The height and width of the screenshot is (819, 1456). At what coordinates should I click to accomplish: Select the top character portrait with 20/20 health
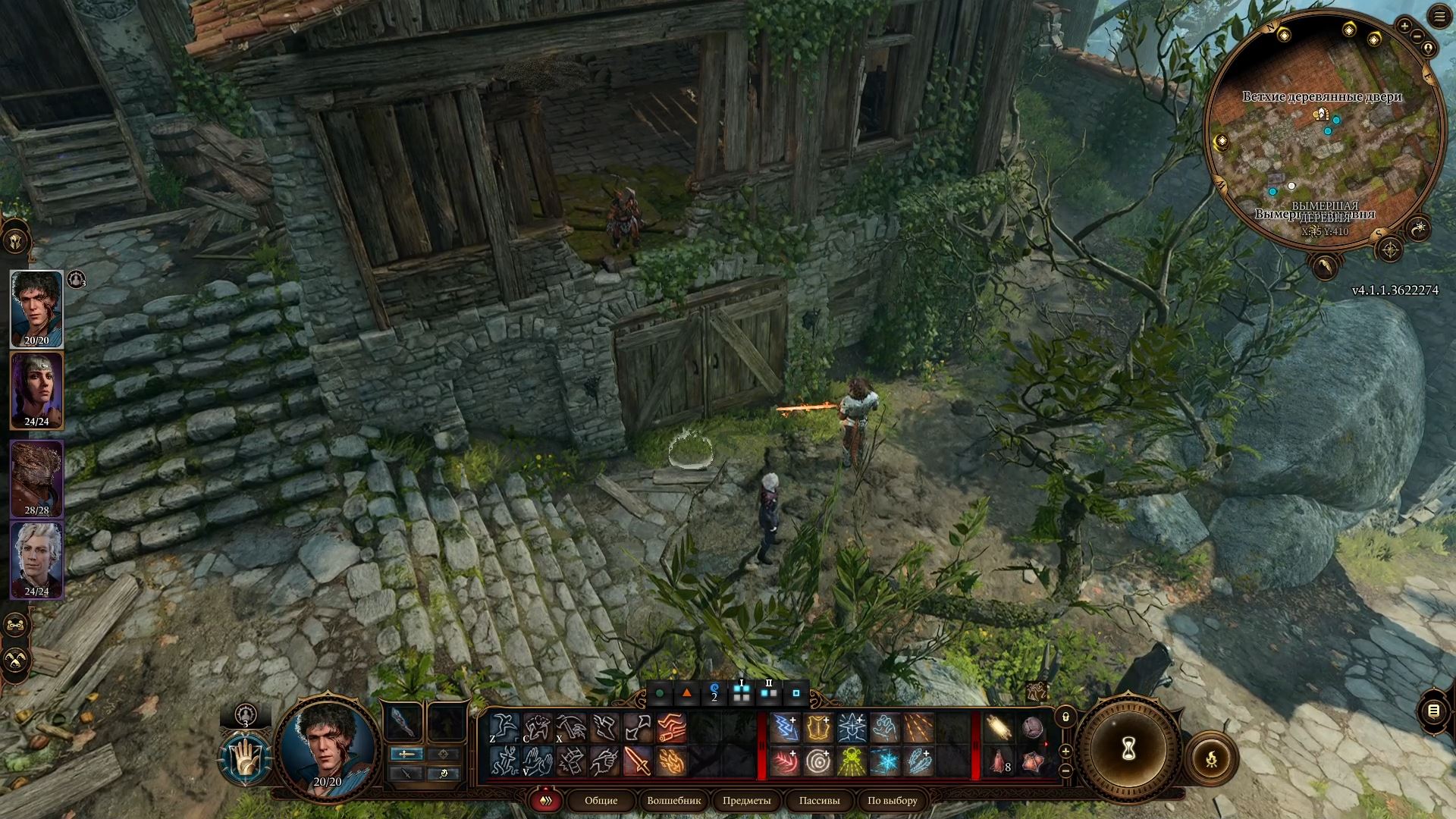click(x=36, y=307)
